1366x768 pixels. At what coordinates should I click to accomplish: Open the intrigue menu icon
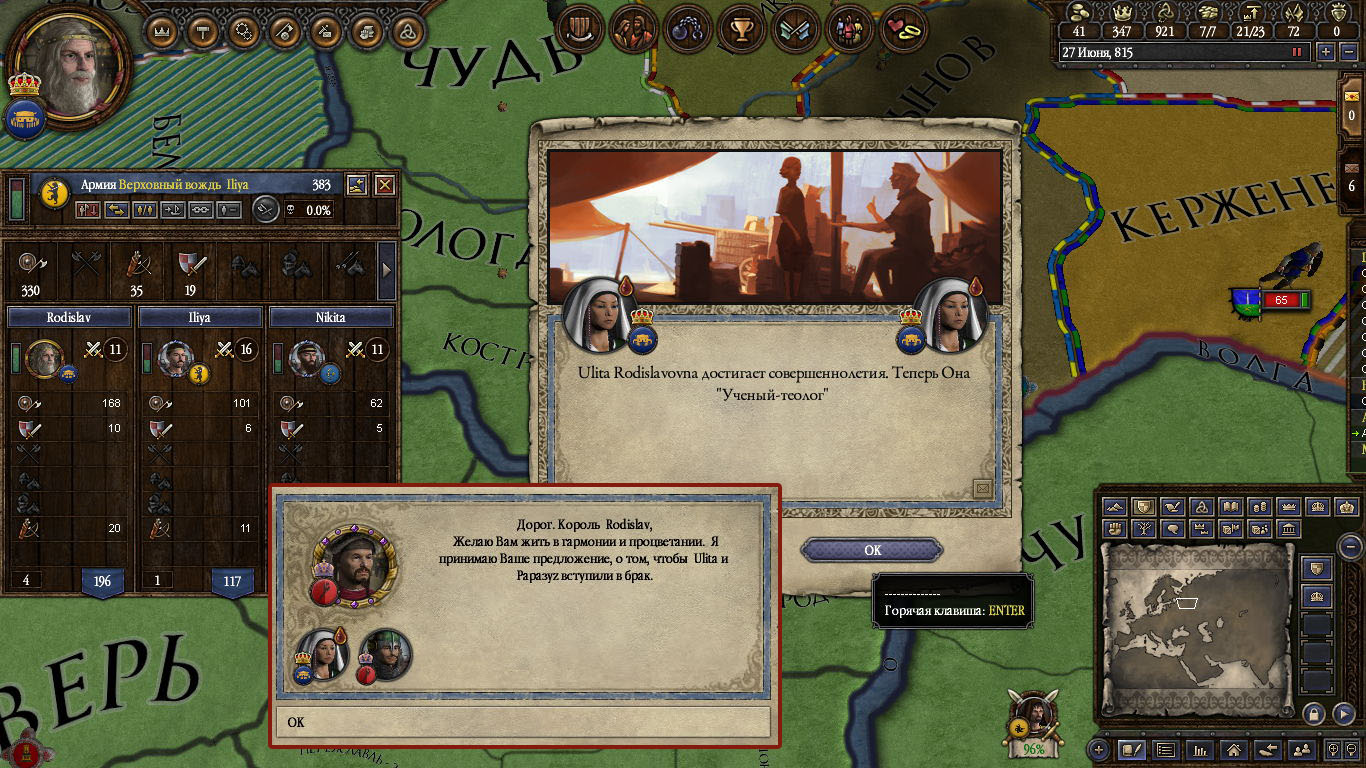[689, 31]
